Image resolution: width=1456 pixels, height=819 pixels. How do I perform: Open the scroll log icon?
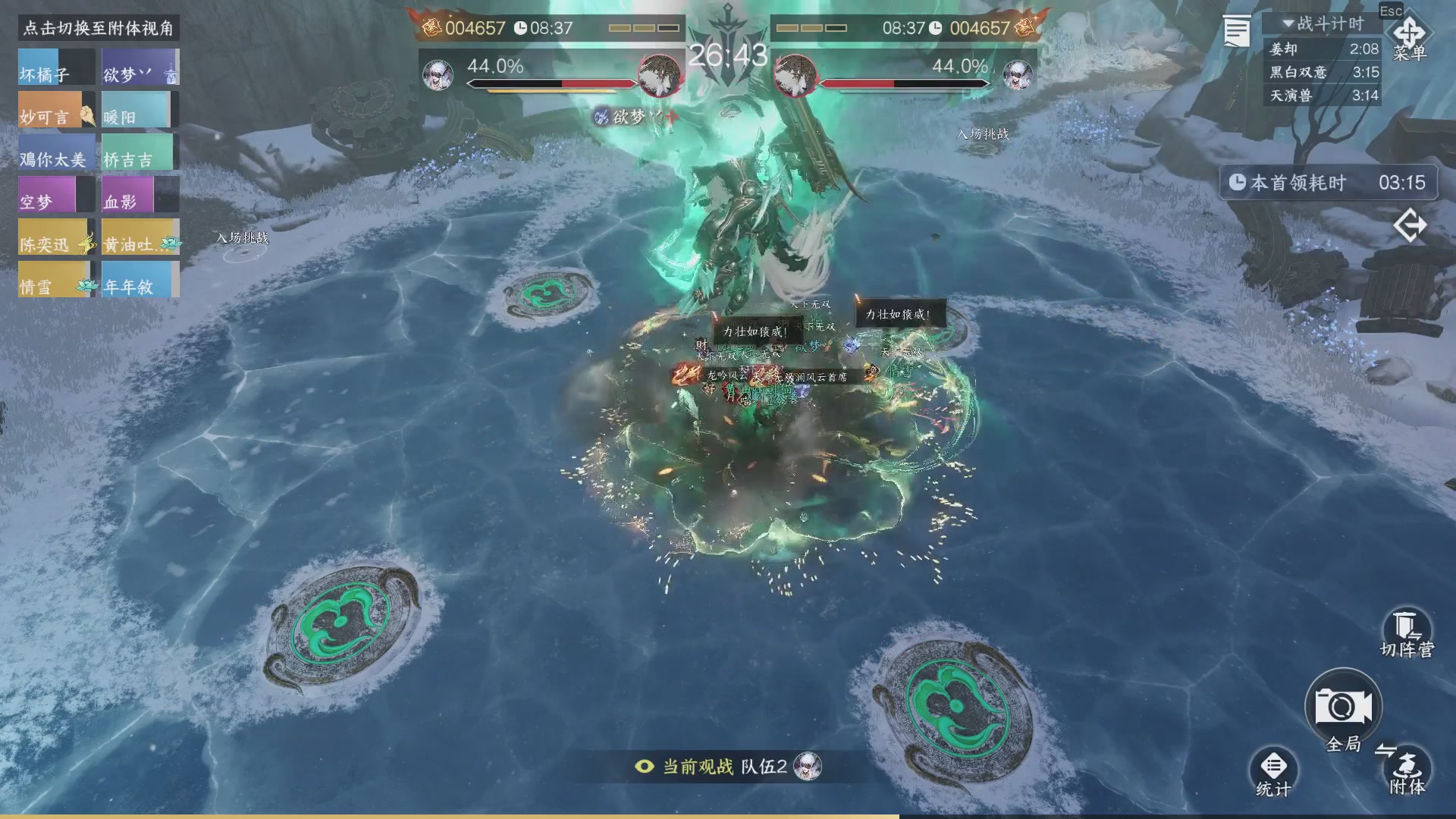pos(1236,32)
